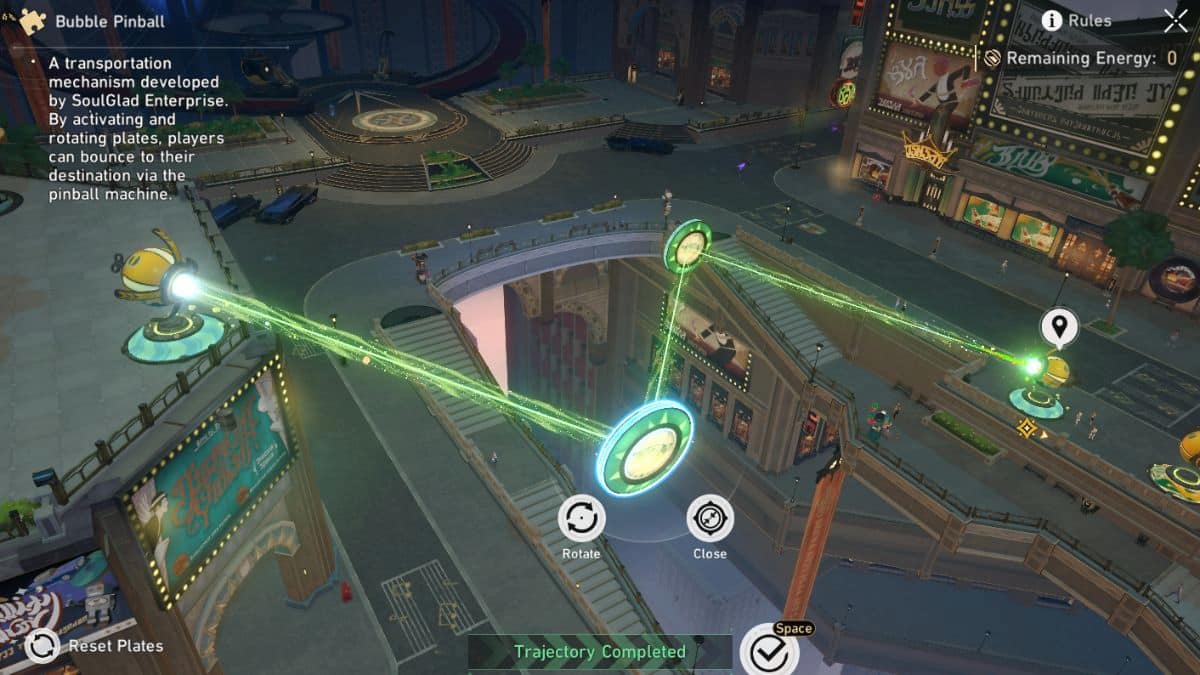
Task: Confirm the completed trajectory with checkmark
Action: point(769,651)
